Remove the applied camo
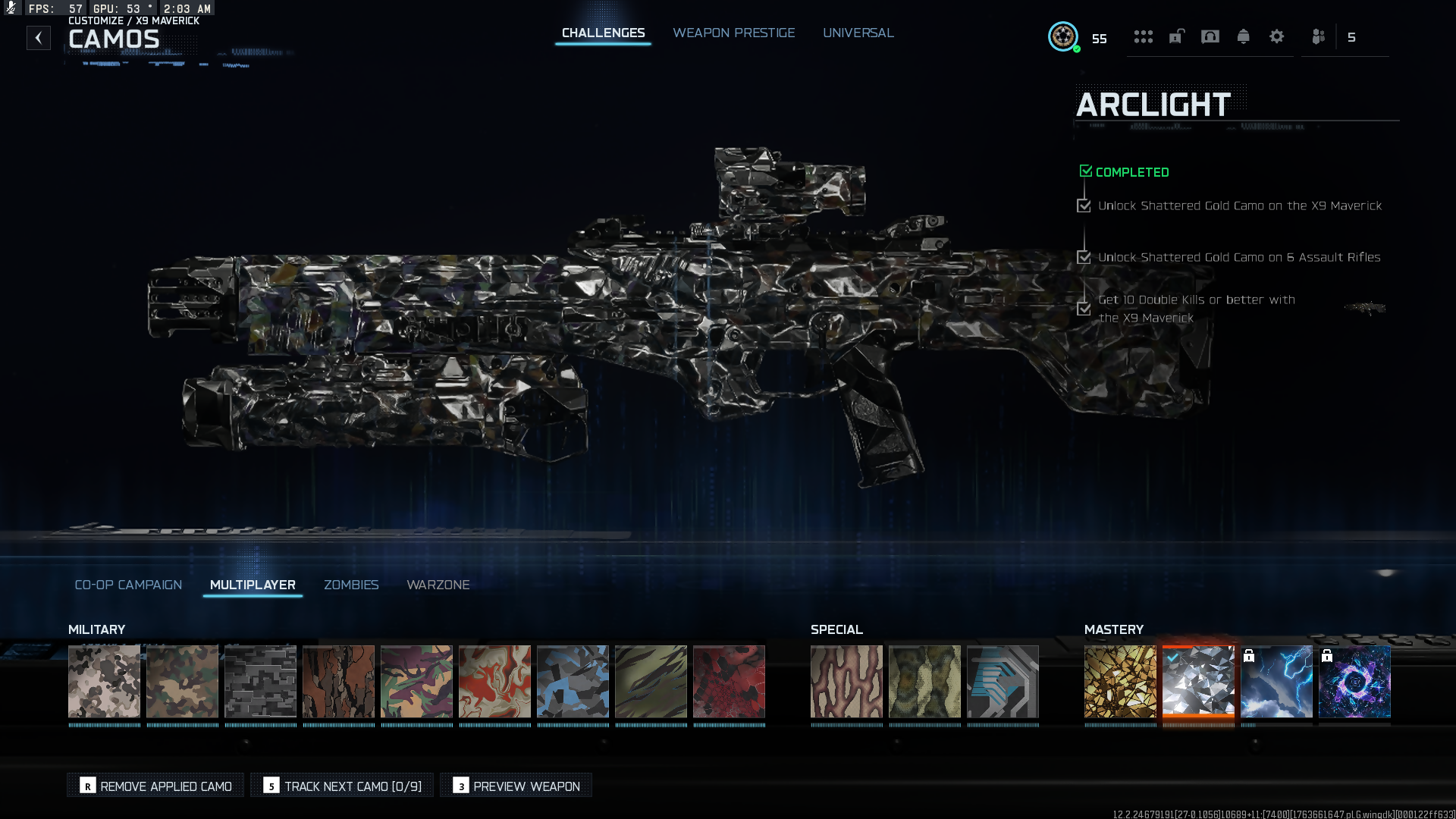 coord(156,786)
